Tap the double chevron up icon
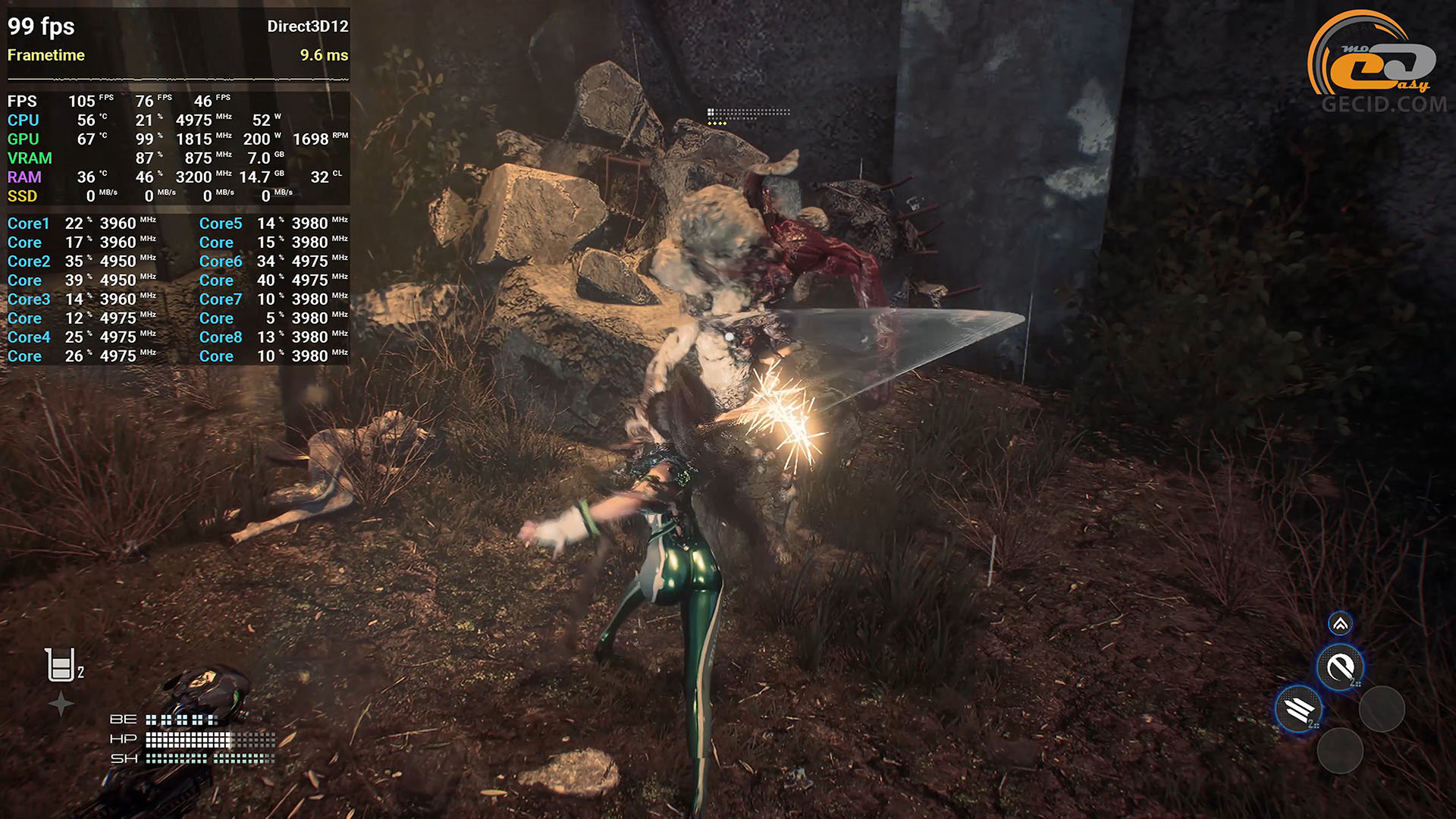 pos(1340,624)
